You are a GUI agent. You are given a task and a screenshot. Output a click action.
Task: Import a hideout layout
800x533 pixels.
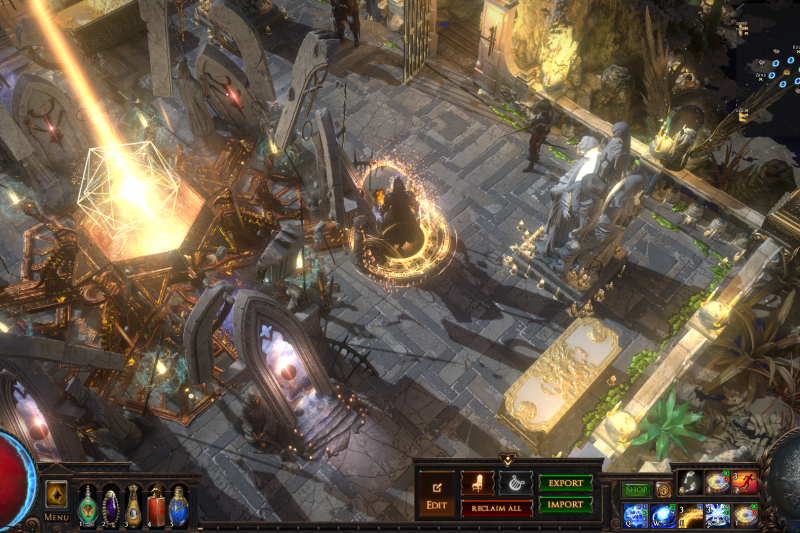coord(566,505)
